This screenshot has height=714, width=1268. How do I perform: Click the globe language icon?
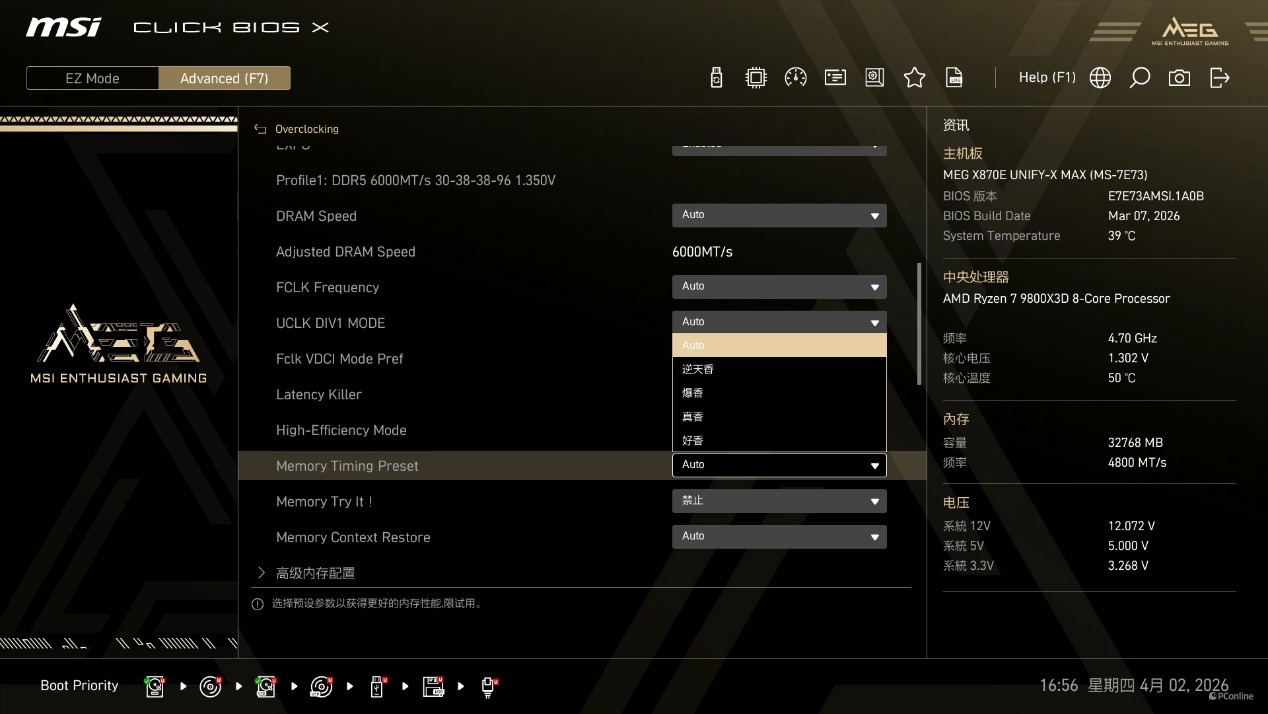click(x=1100, y=78)
